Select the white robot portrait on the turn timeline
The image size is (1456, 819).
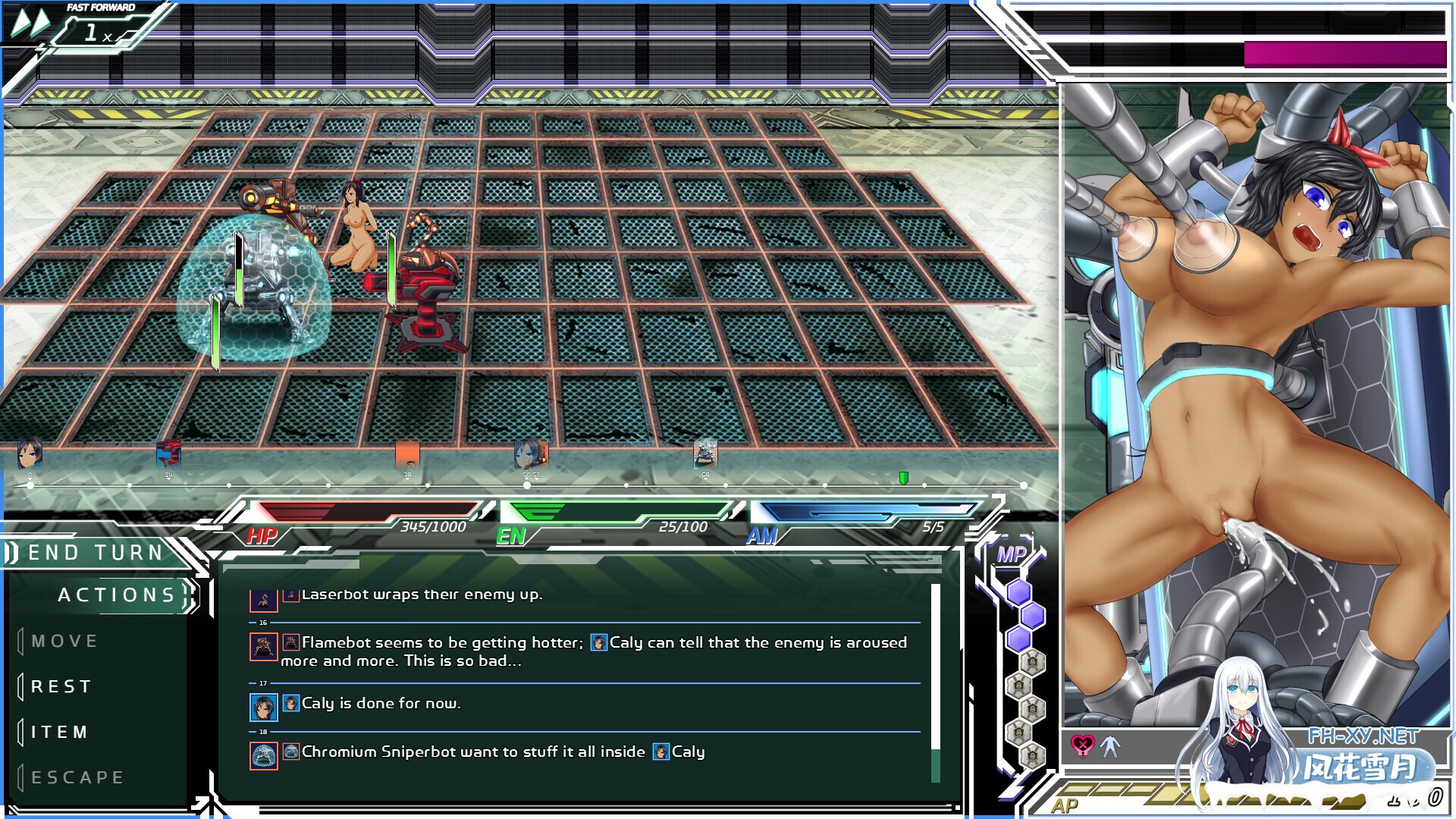click(x=704, y=454)
